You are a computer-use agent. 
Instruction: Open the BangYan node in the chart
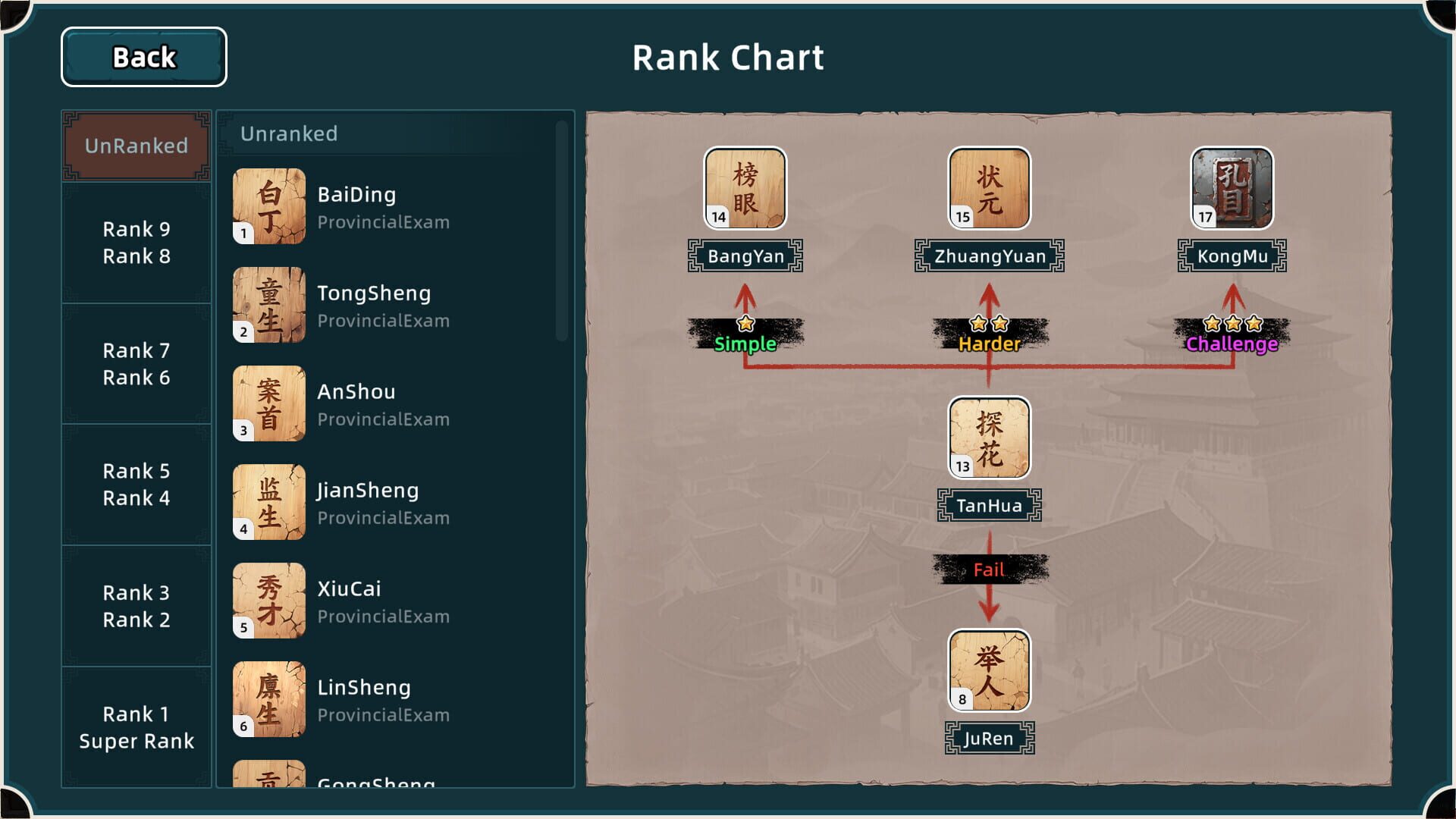click(x=745, y=188)
